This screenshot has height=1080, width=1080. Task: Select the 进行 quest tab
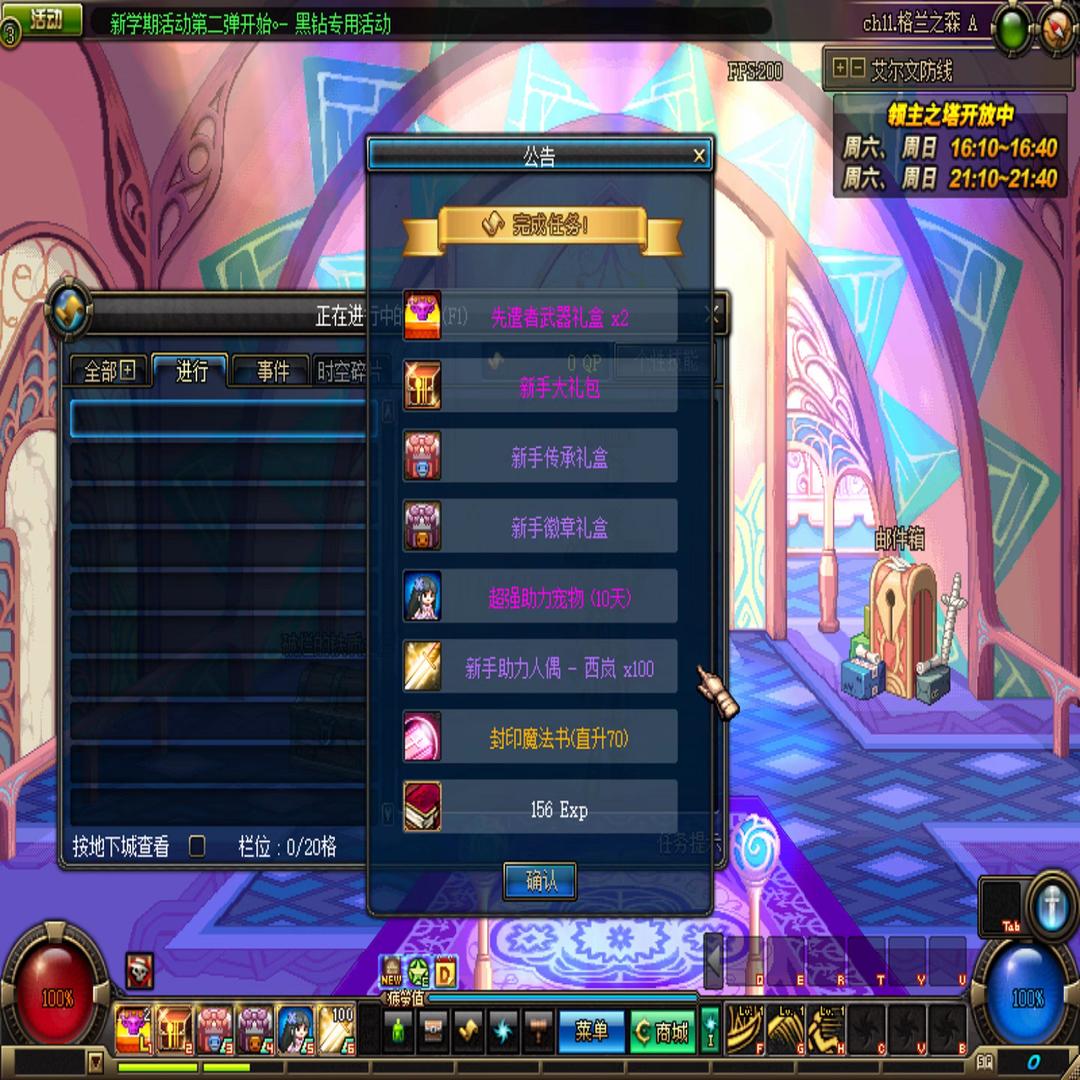(191, 372)
